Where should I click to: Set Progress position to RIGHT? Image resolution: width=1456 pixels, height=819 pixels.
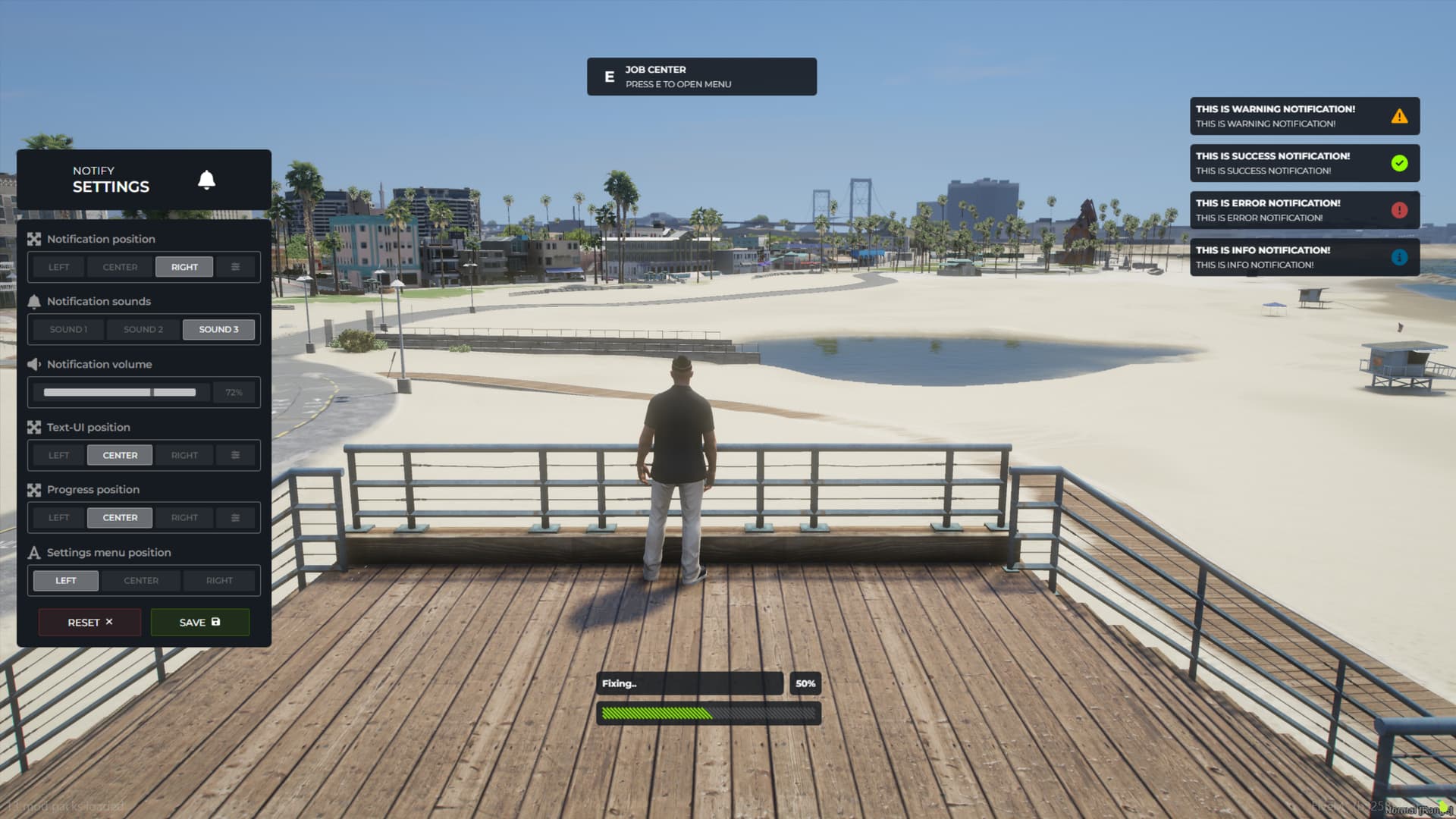(184, 517)
